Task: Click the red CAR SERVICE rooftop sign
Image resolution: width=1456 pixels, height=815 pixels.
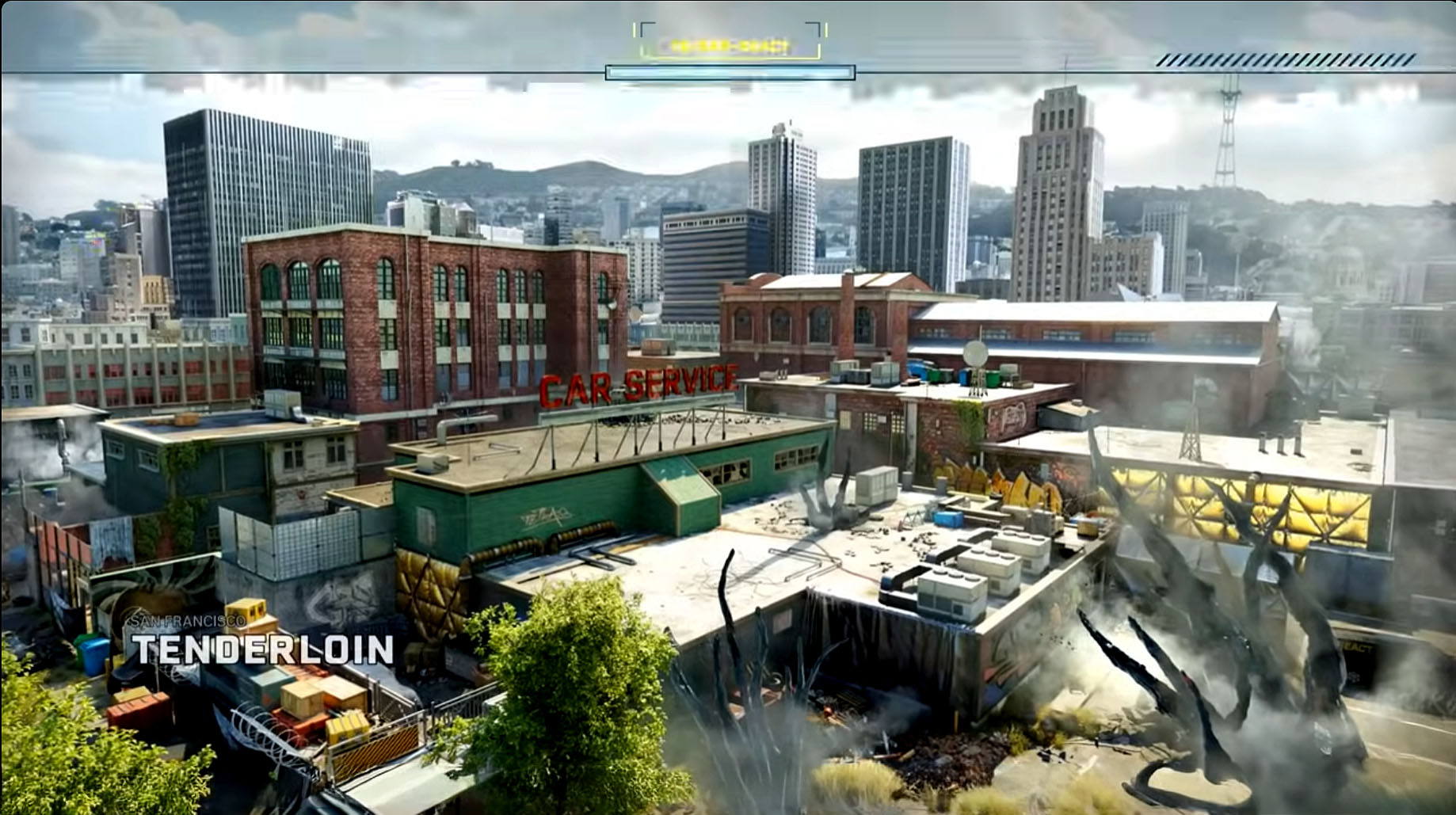Action: (642, 385)
